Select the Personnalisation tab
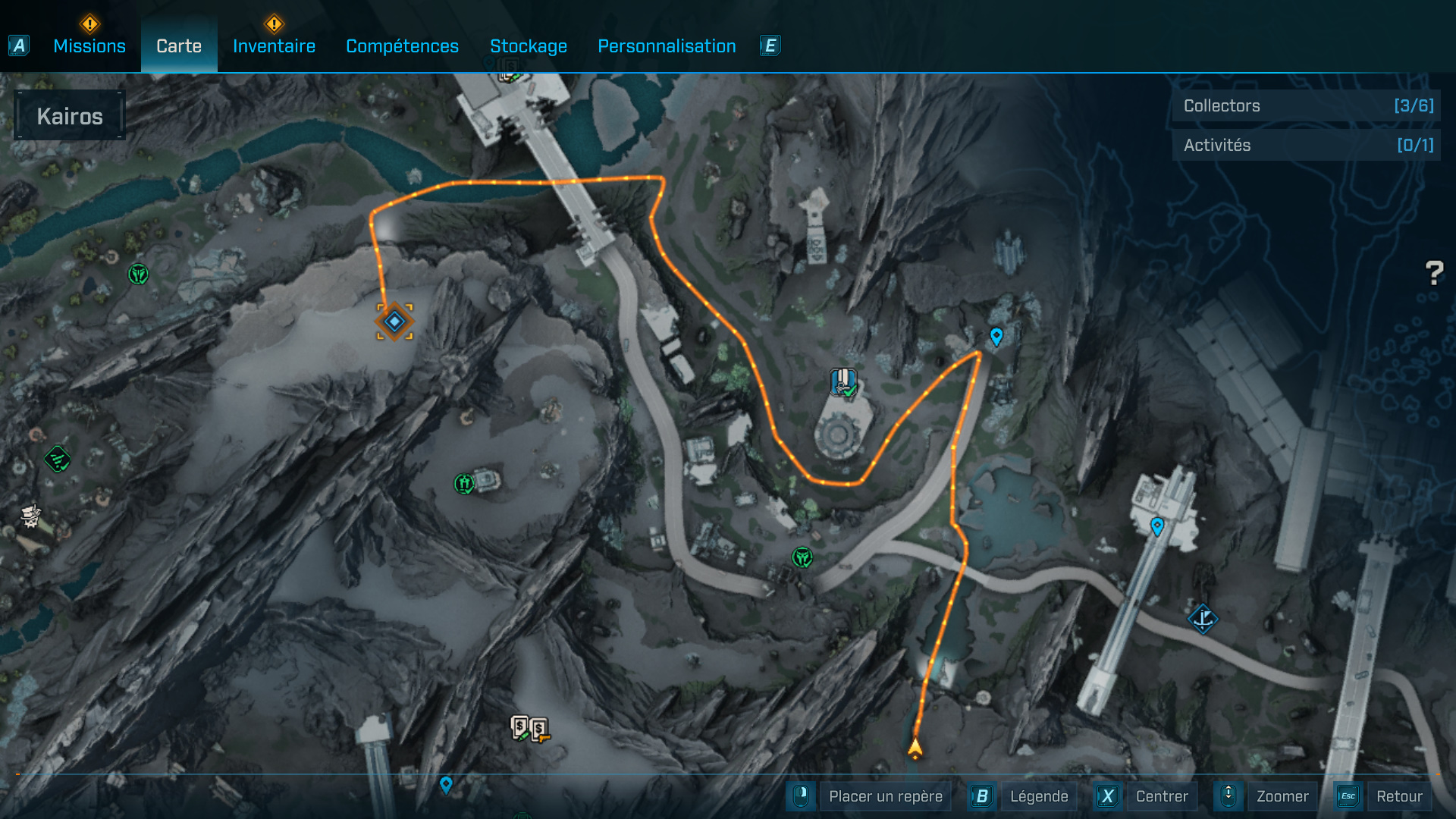This screenshot has height=819, width=1456. (667, 46)
